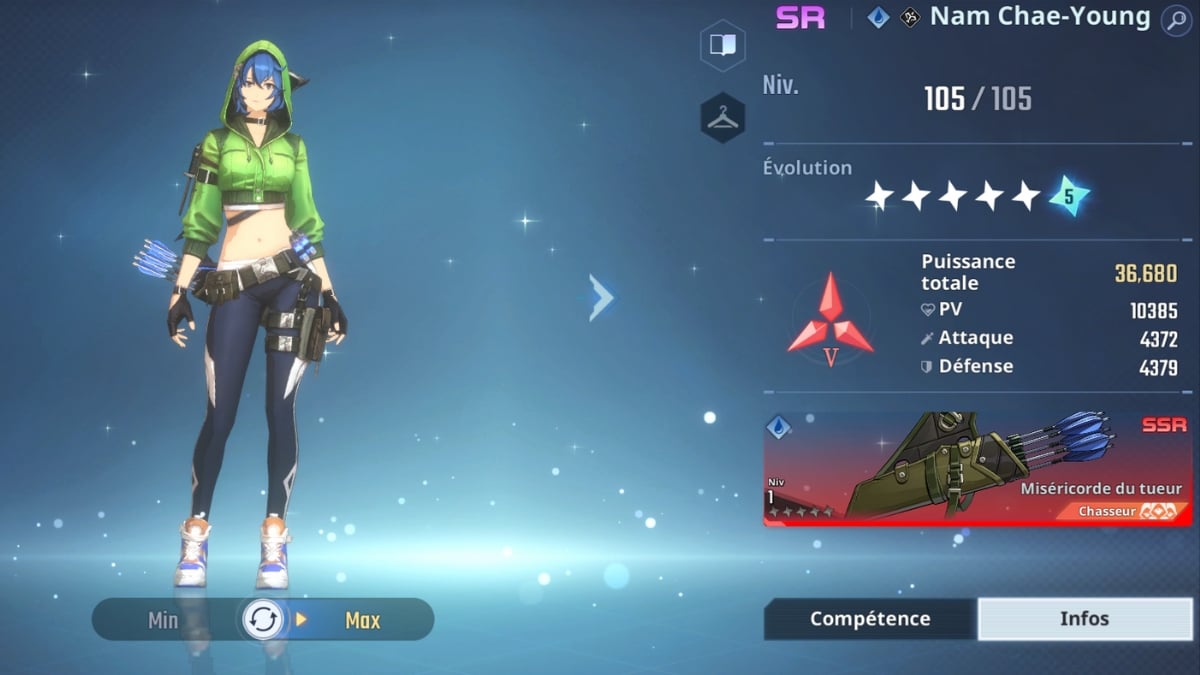Click the arrow to show next hunter
1200x675 pixels.
click(601, 297)
